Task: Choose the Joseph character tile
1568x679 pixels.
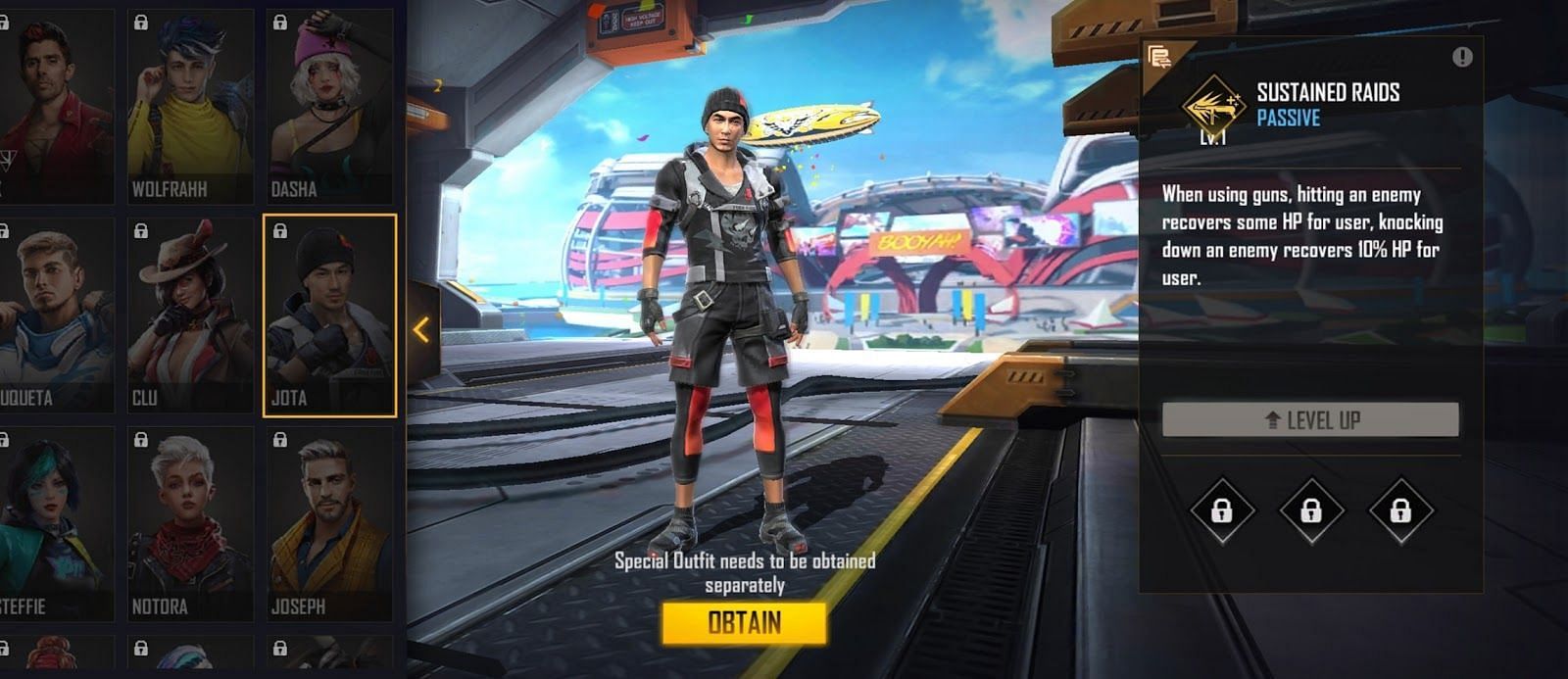Action: point(329,524)
